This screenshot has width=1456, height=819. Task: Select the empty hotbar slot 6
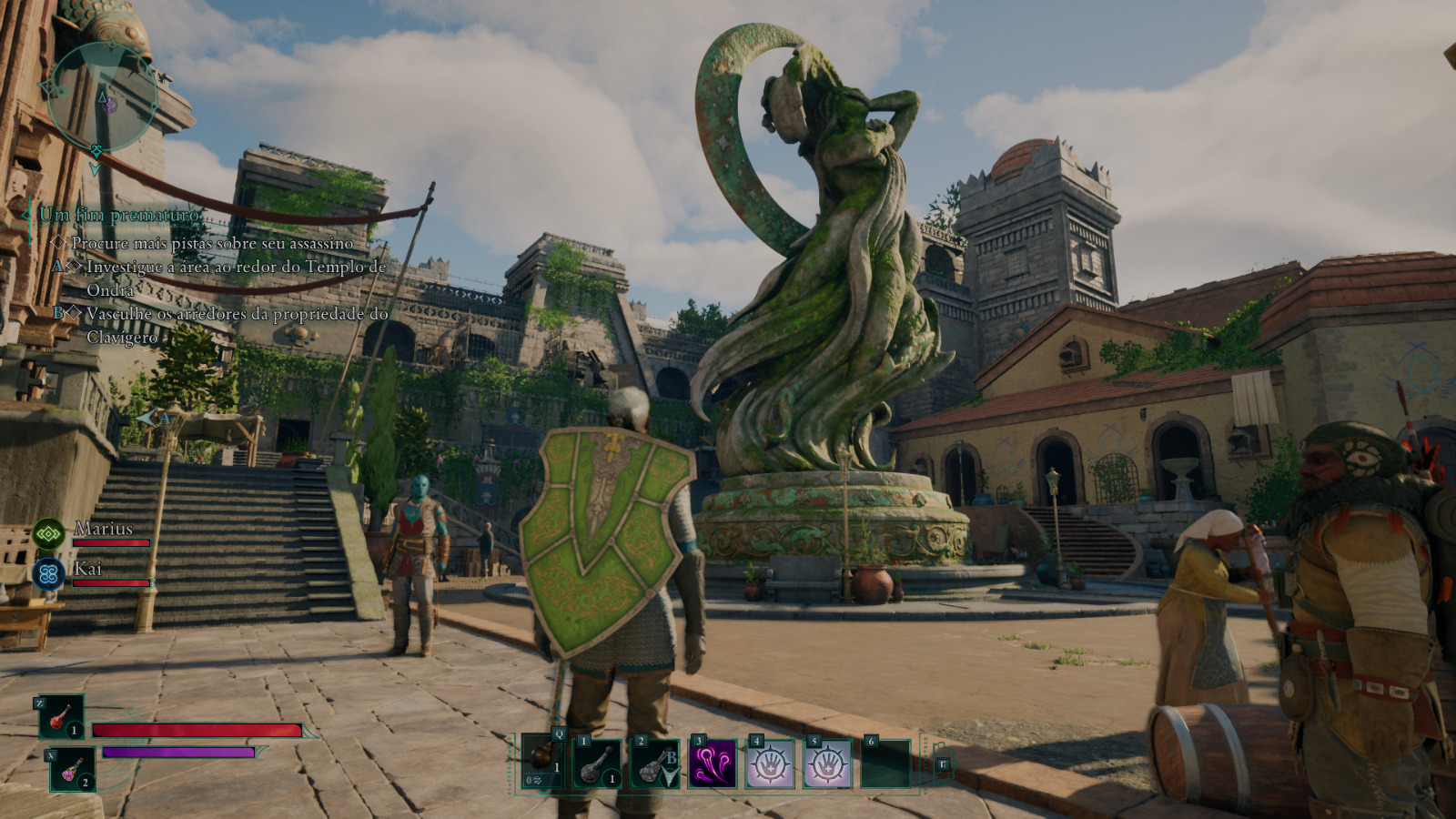point(885,763)
